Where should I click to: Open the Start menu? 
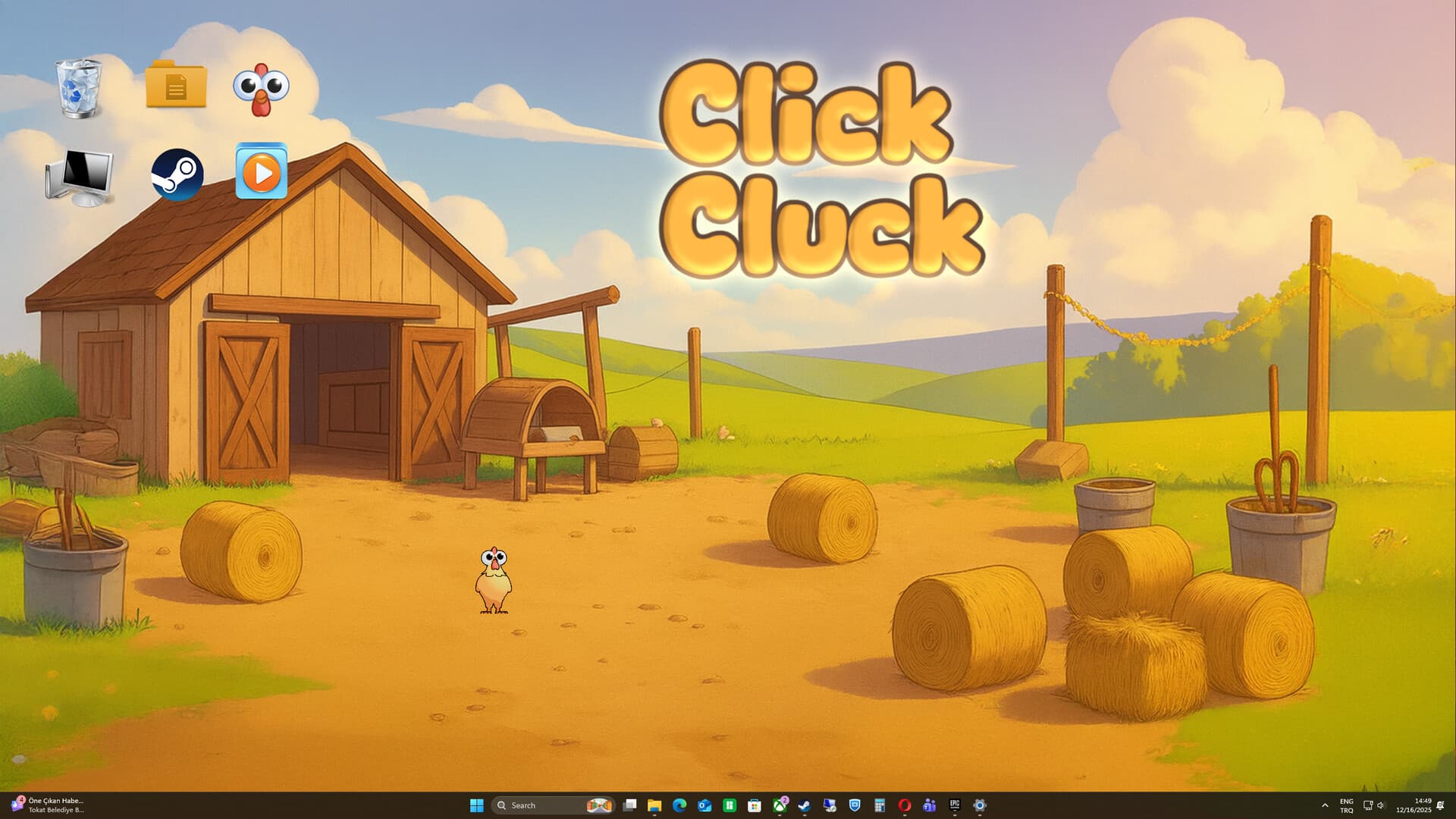[476, 805]
